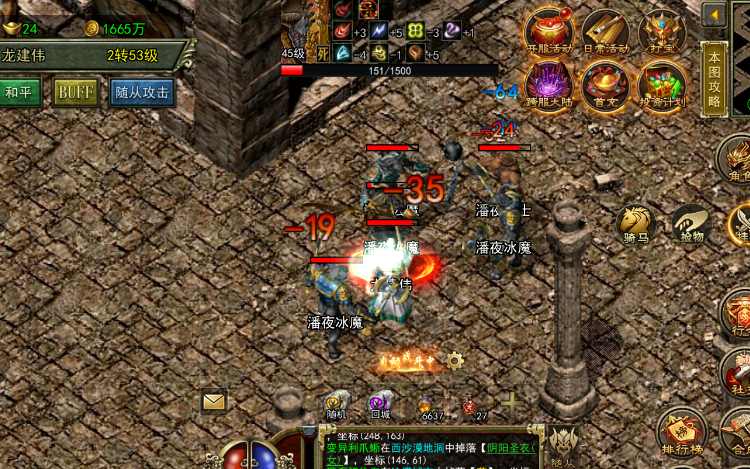Open the 开服活动 server launch events
The image size is (750, 469).
point(549,31)
